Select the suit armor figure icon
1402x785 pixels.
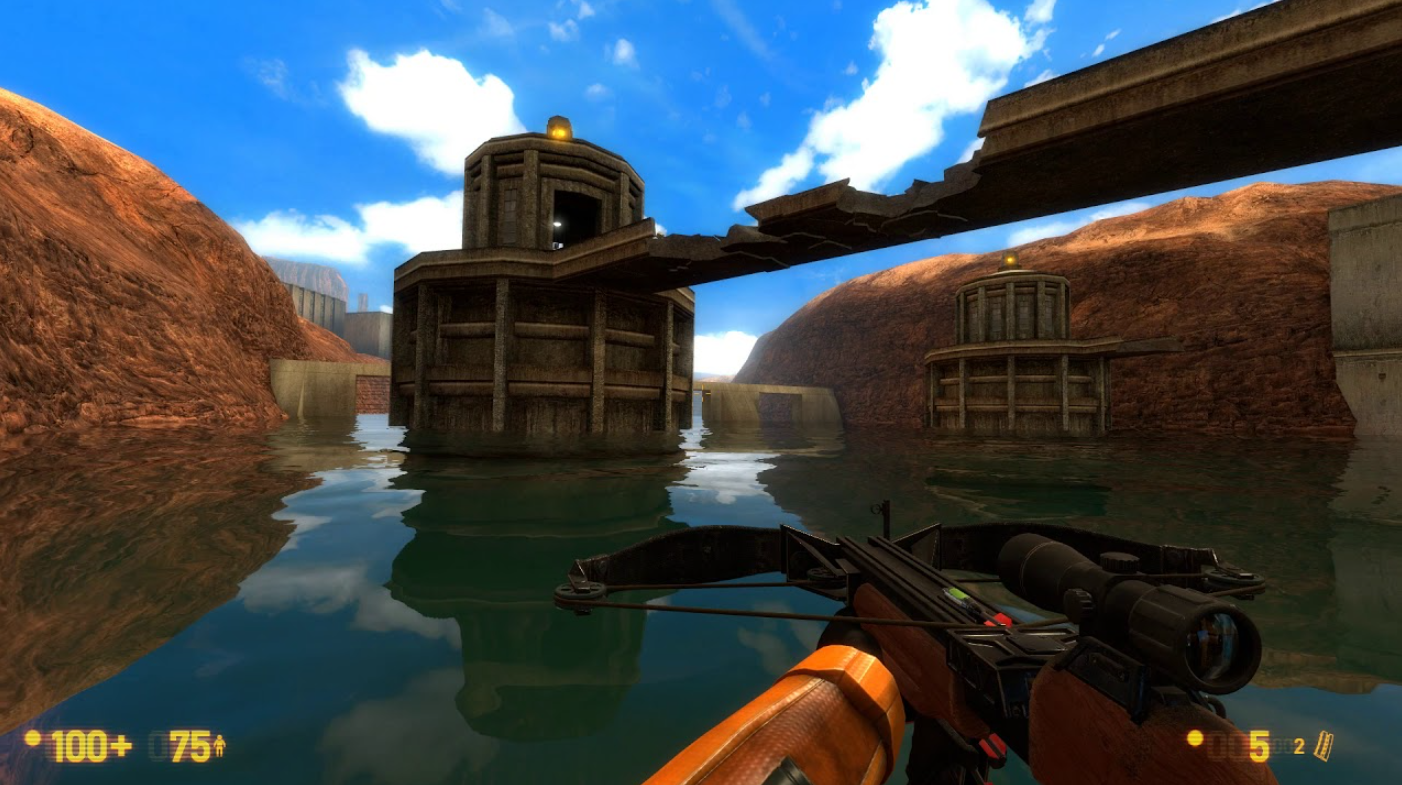tap(219, 746)
